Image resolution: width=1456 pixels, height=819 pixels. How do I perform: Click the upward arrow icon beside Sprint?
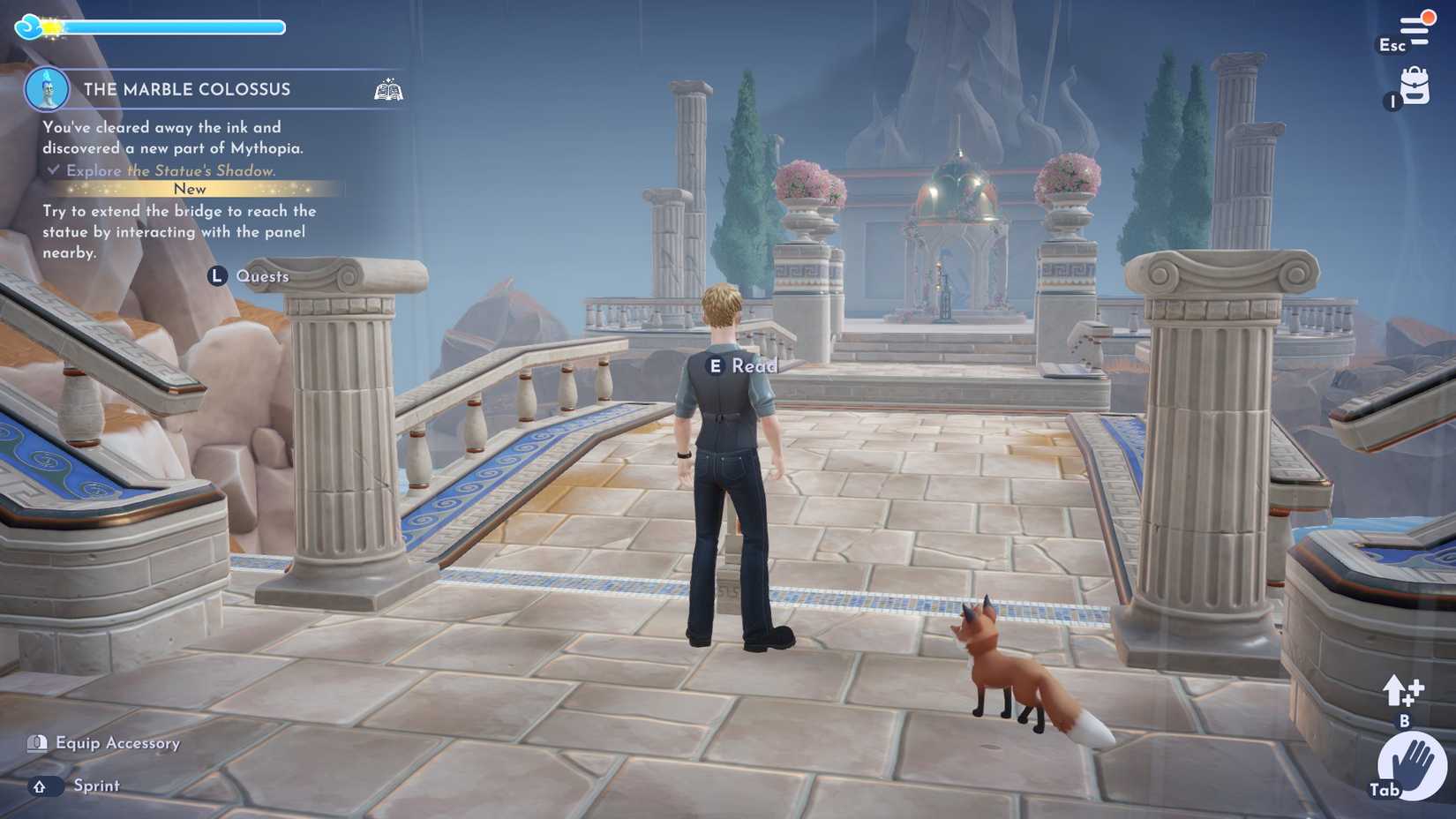click(39, 785)
